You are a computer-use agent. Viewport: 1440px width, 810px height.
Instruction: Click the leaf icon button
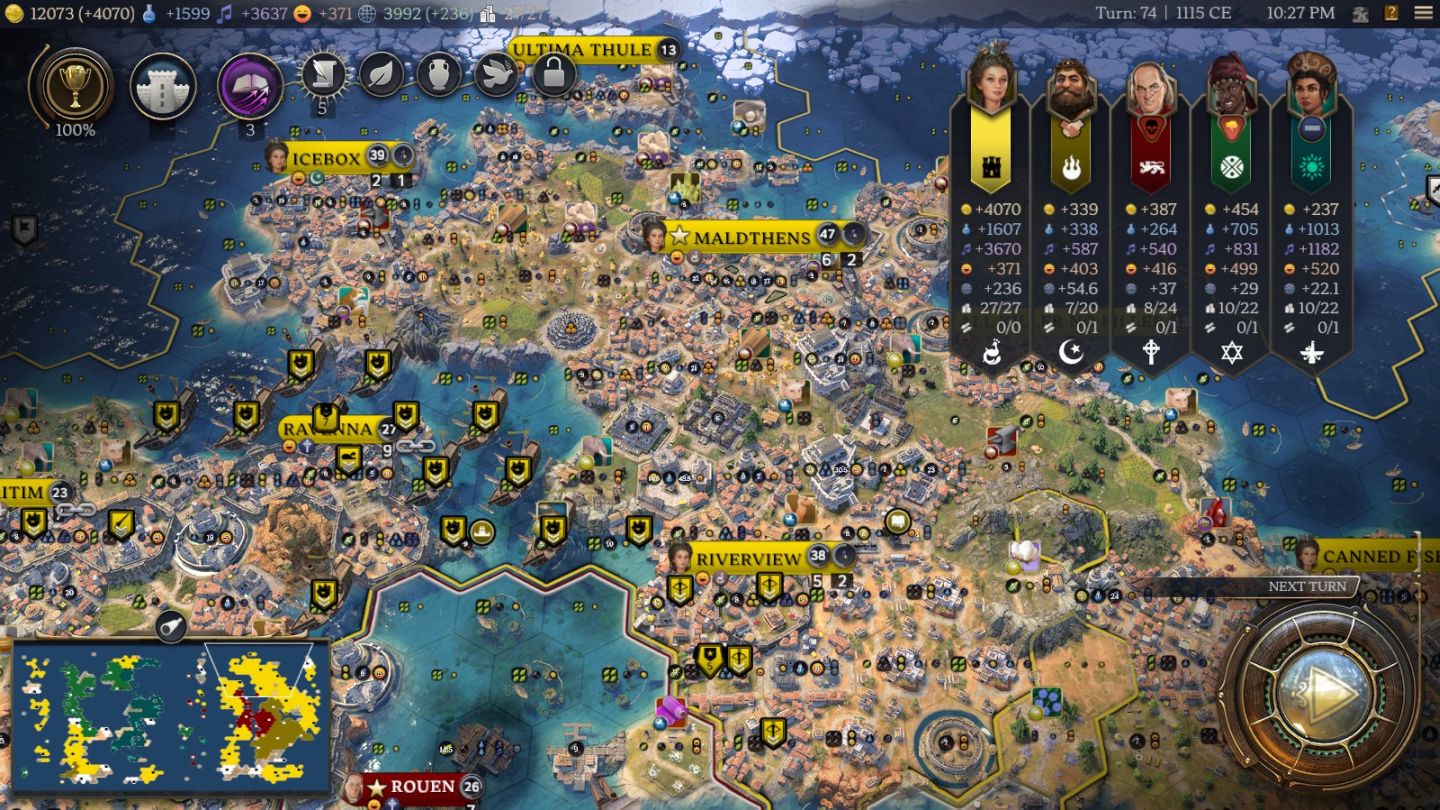tap(381, 74)
